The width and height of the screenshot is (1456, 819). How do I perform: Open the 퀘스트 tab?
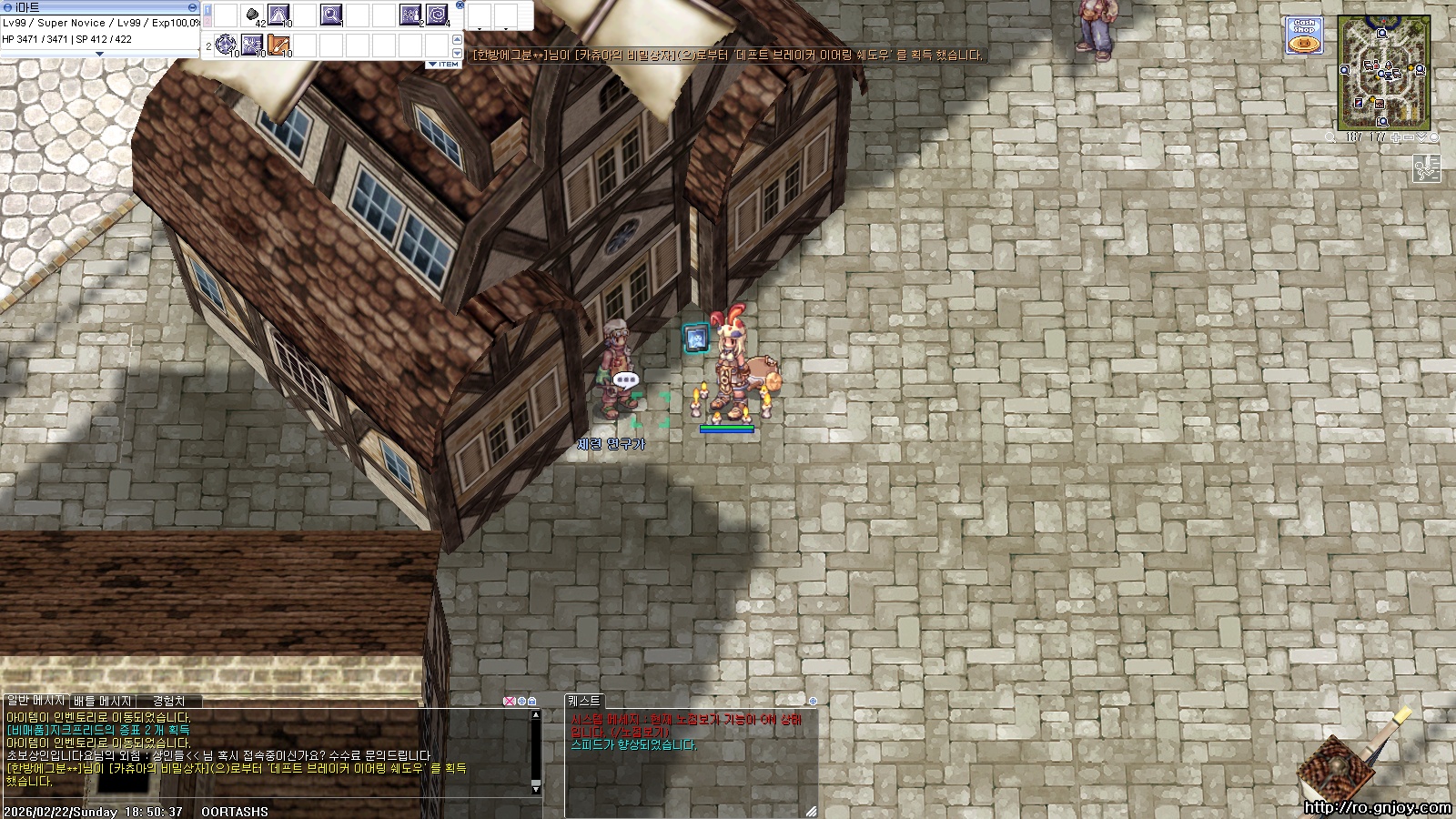[x=583, y=701]
